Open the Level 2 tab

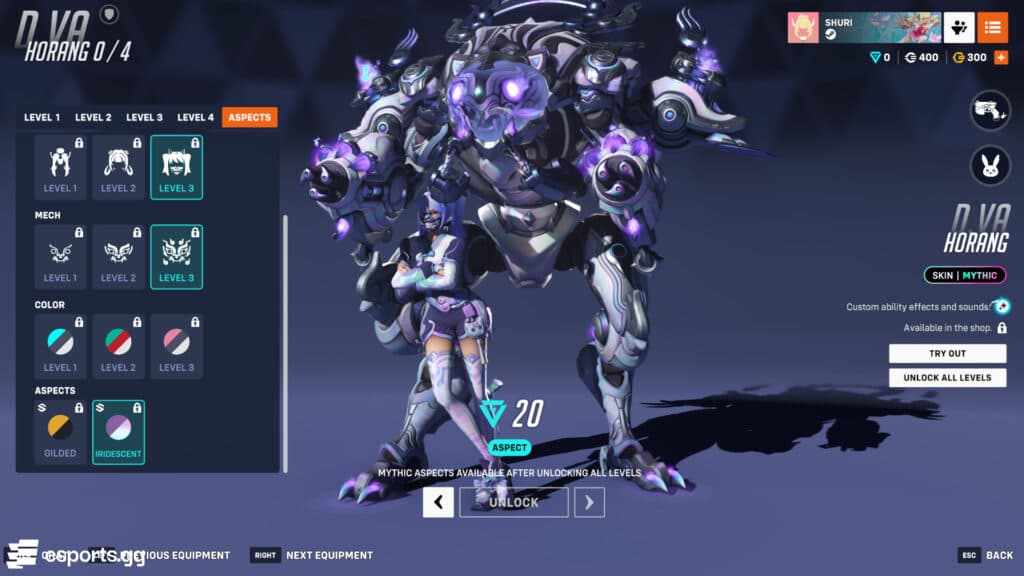click(93, 117)
